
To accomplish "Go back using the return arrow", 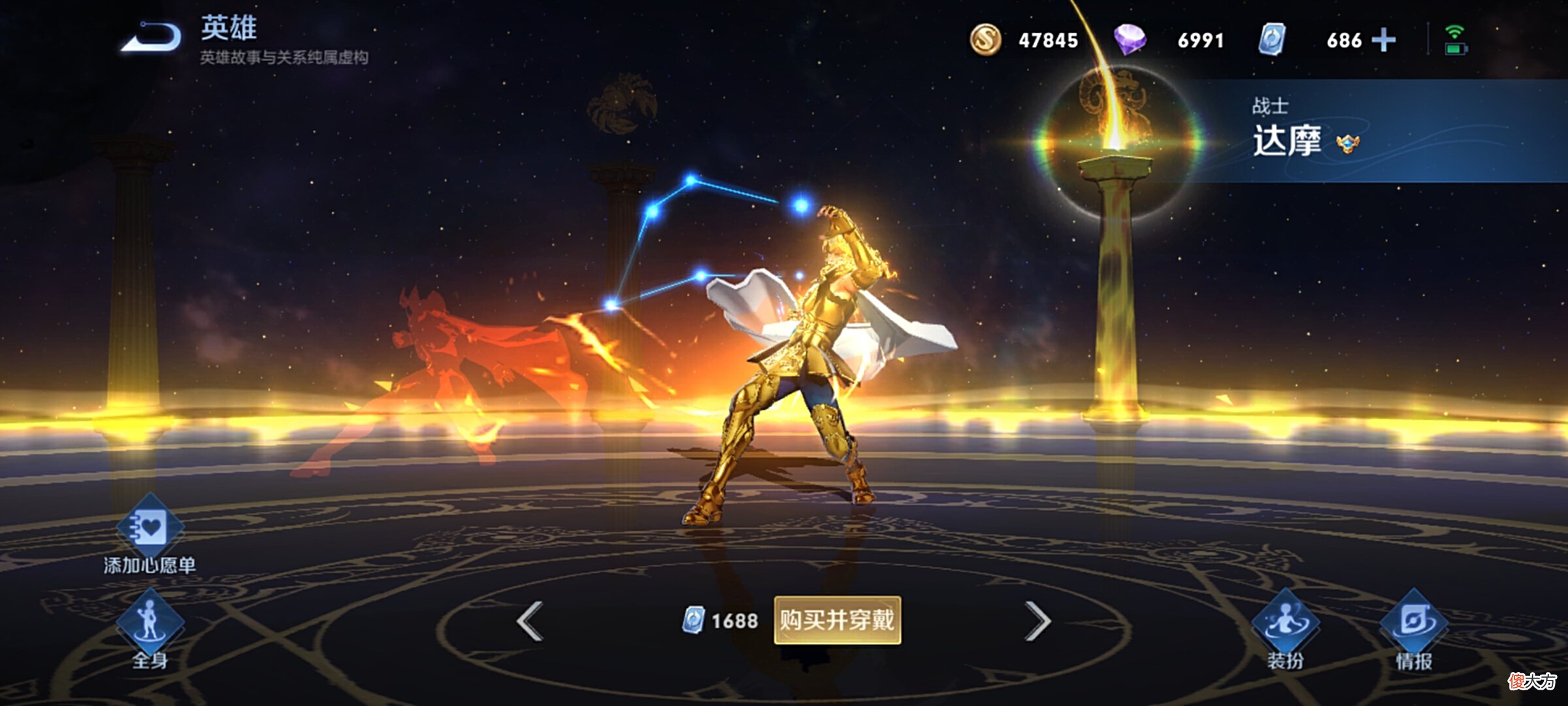I will tap(152, 37).
